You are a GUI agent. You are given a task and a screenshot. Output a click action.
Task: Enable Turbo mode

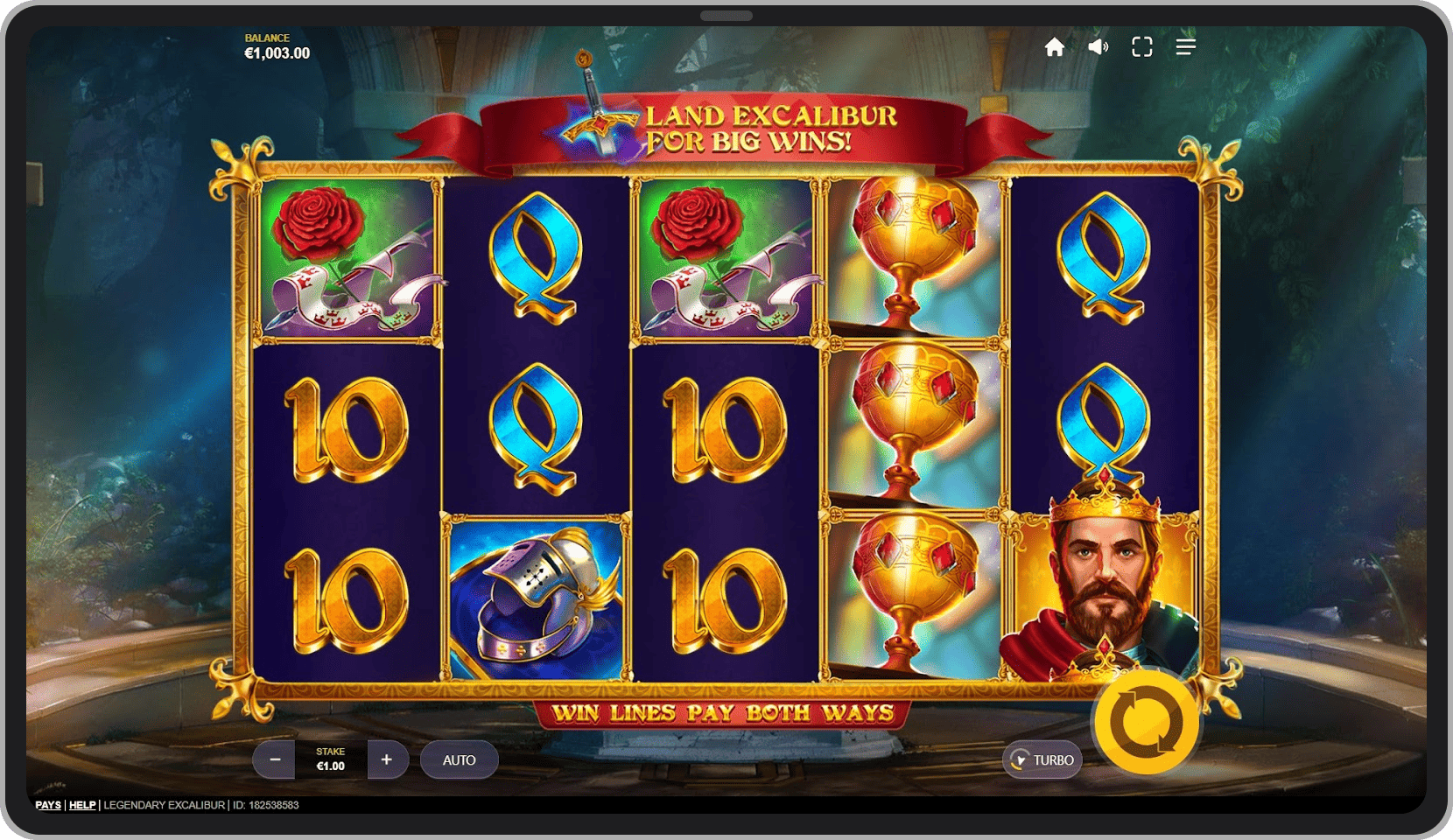[x=1042, y=759]
